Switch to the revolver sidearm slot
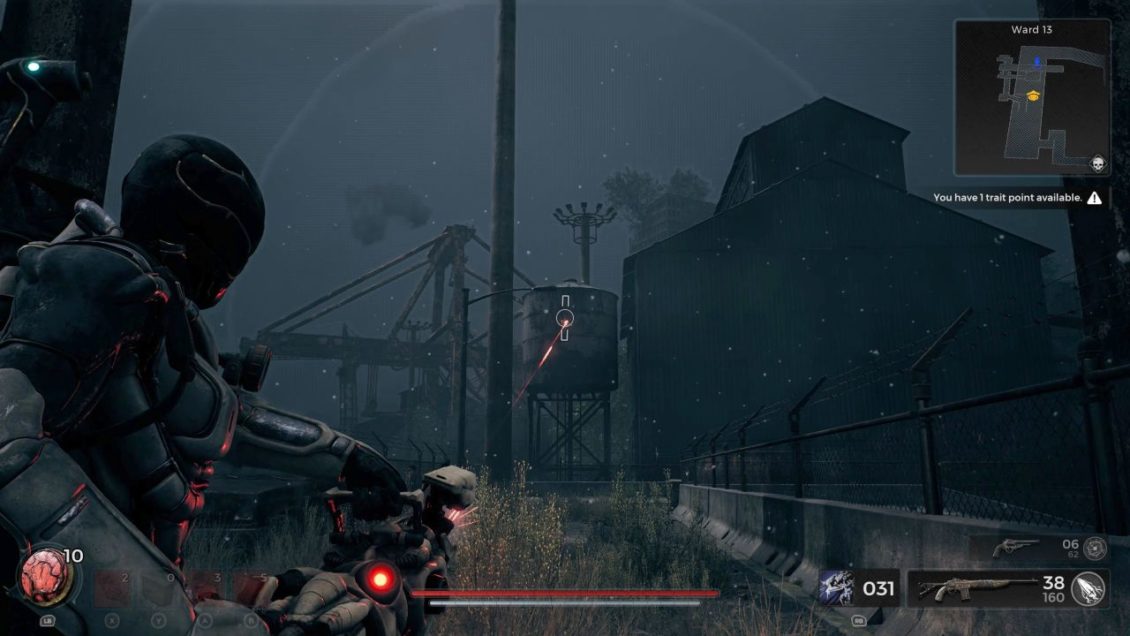The height and width of the screenshot is (636, 1130). click(1016, 547)
